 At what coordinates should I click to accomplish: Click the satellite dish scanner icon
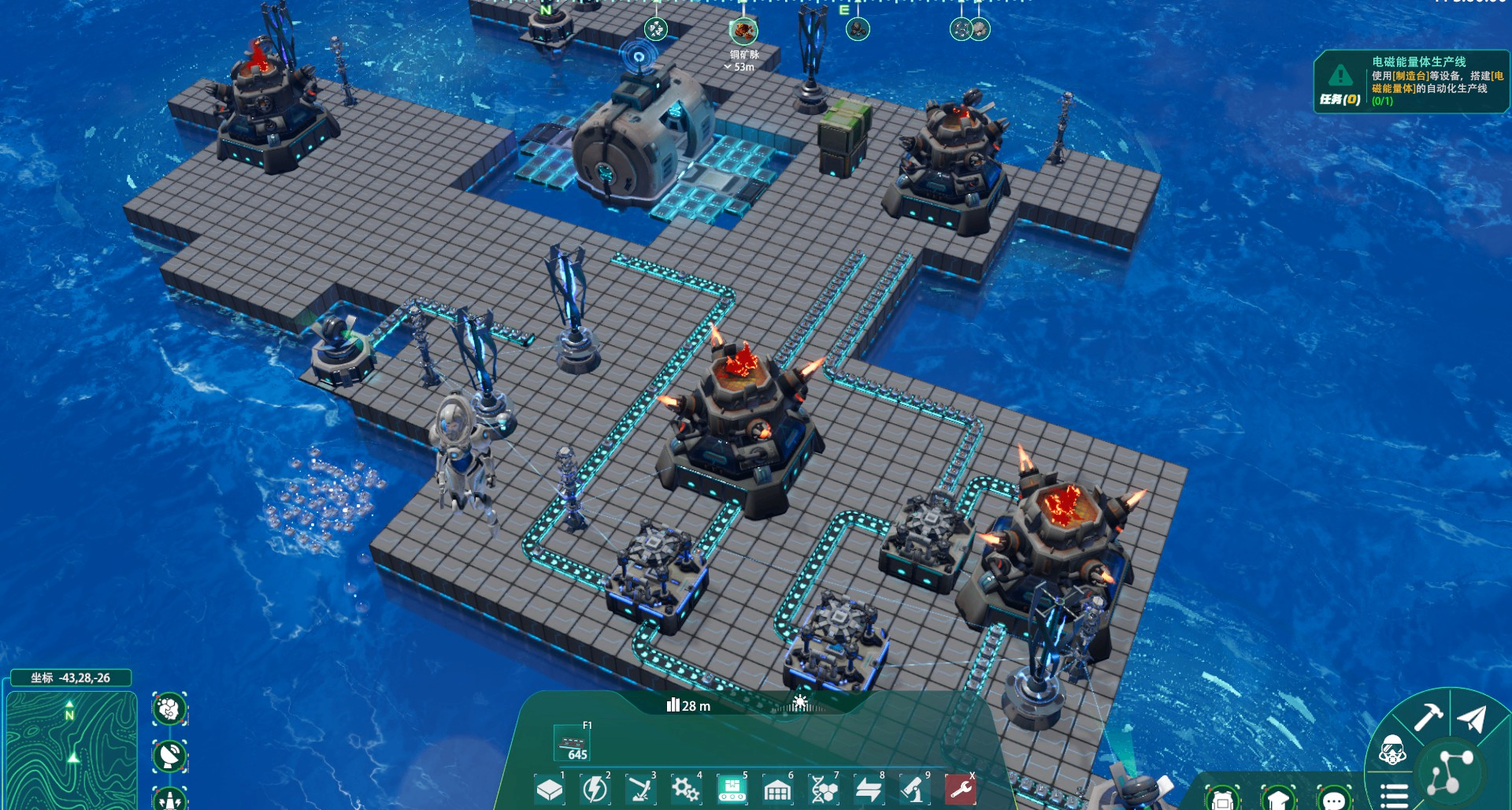[x=169, y=756]
